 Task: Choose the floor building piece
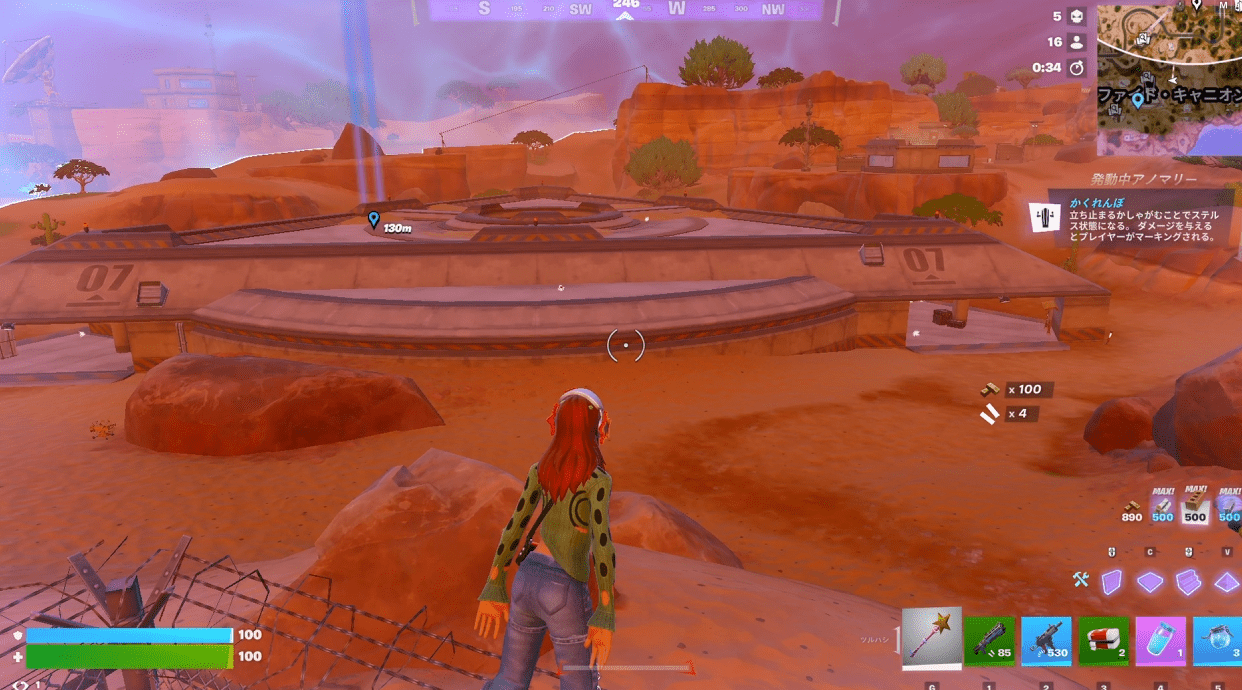pyautogui.click(x=1150, y=581)
